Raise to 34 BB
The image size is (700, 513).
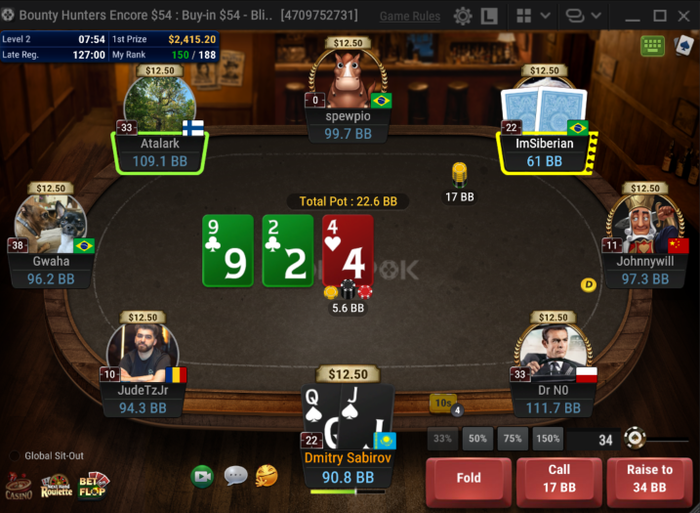649,478
